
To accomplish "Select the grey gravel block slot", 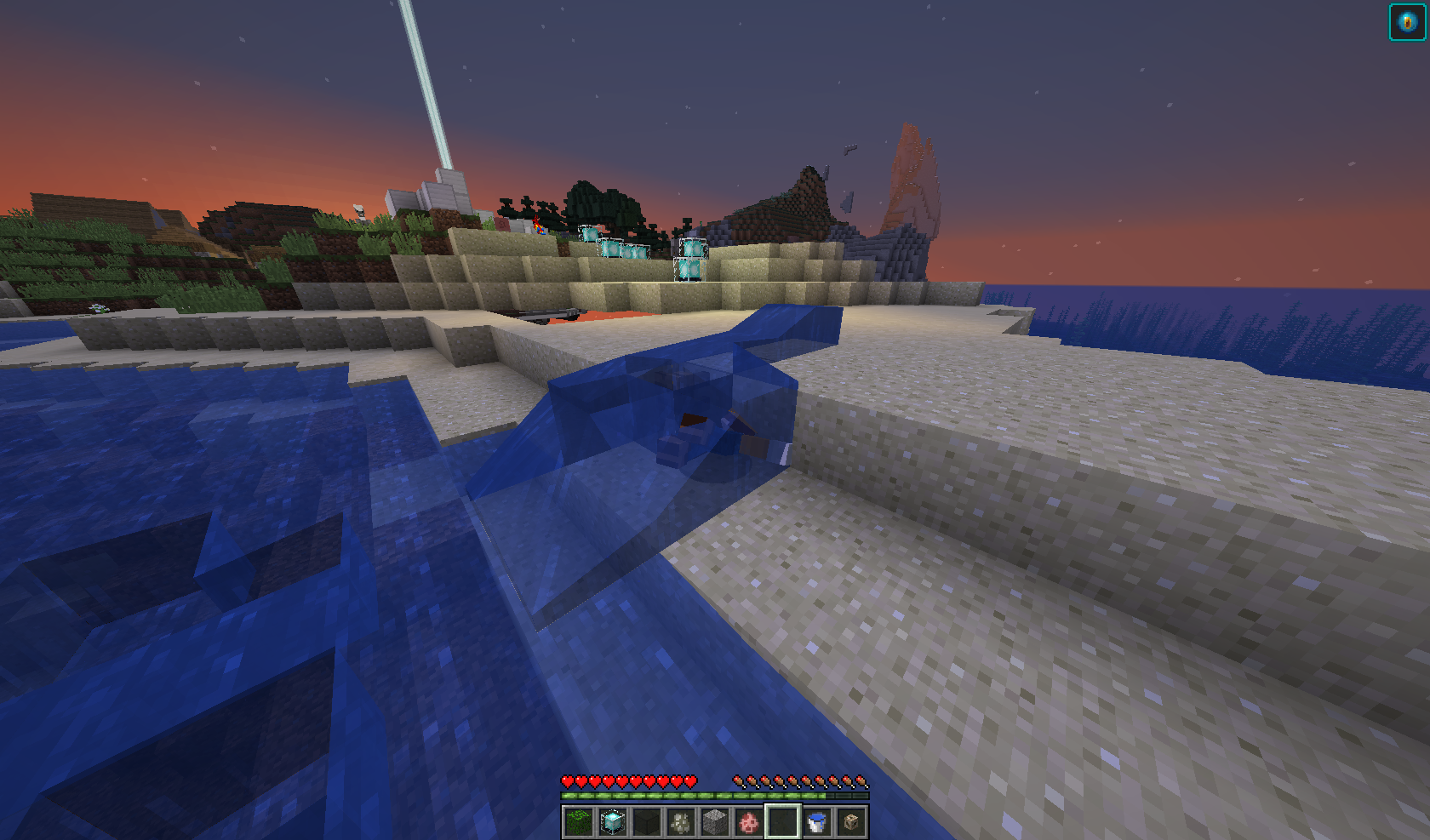I will [x=715, y=822].
